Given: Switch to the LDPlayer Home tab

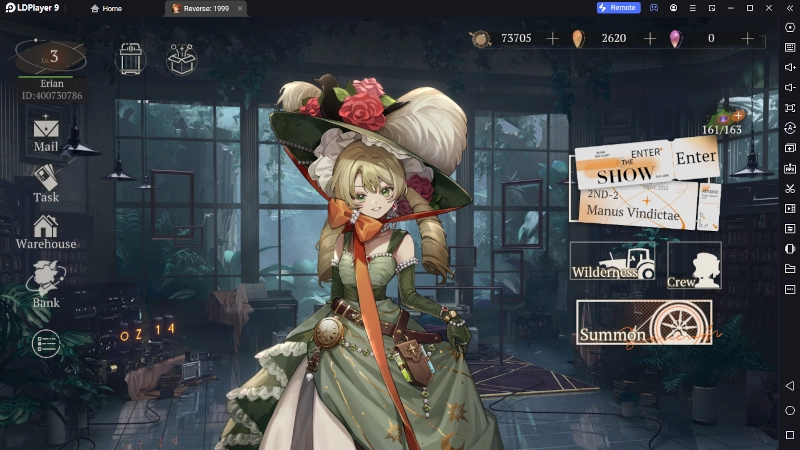Looking at the screenshot, I should point(106,8).
